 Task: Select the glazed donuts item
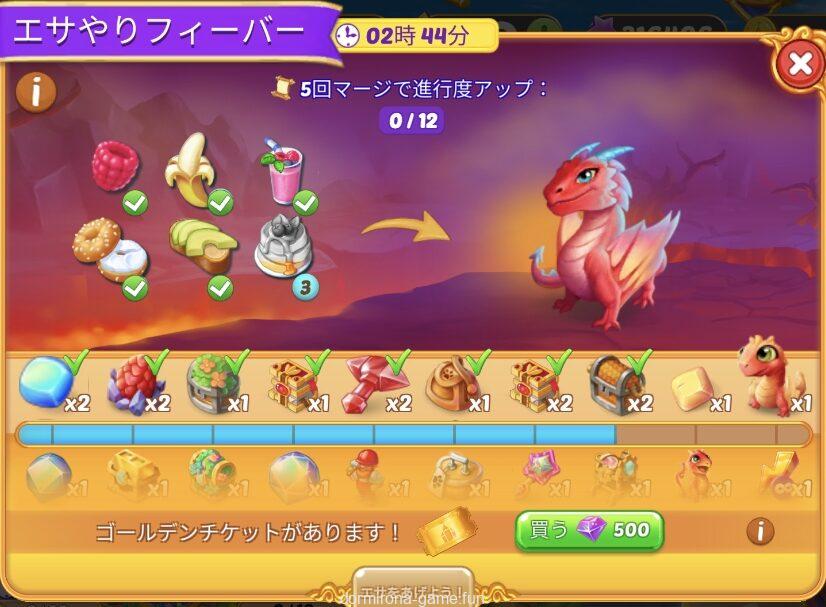(109, 250)
